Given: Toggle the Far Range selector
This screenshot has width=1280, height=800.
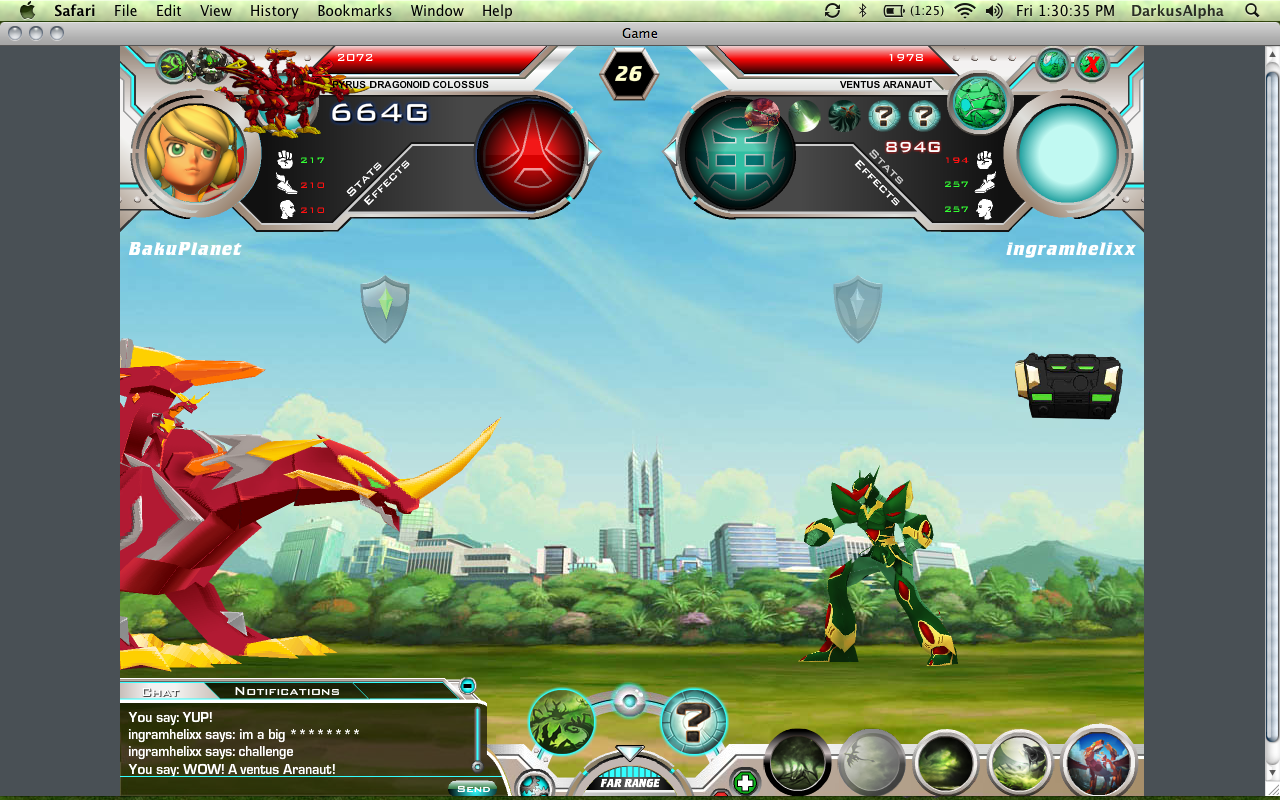Looking at the screenshot, I should pos(629,781).
